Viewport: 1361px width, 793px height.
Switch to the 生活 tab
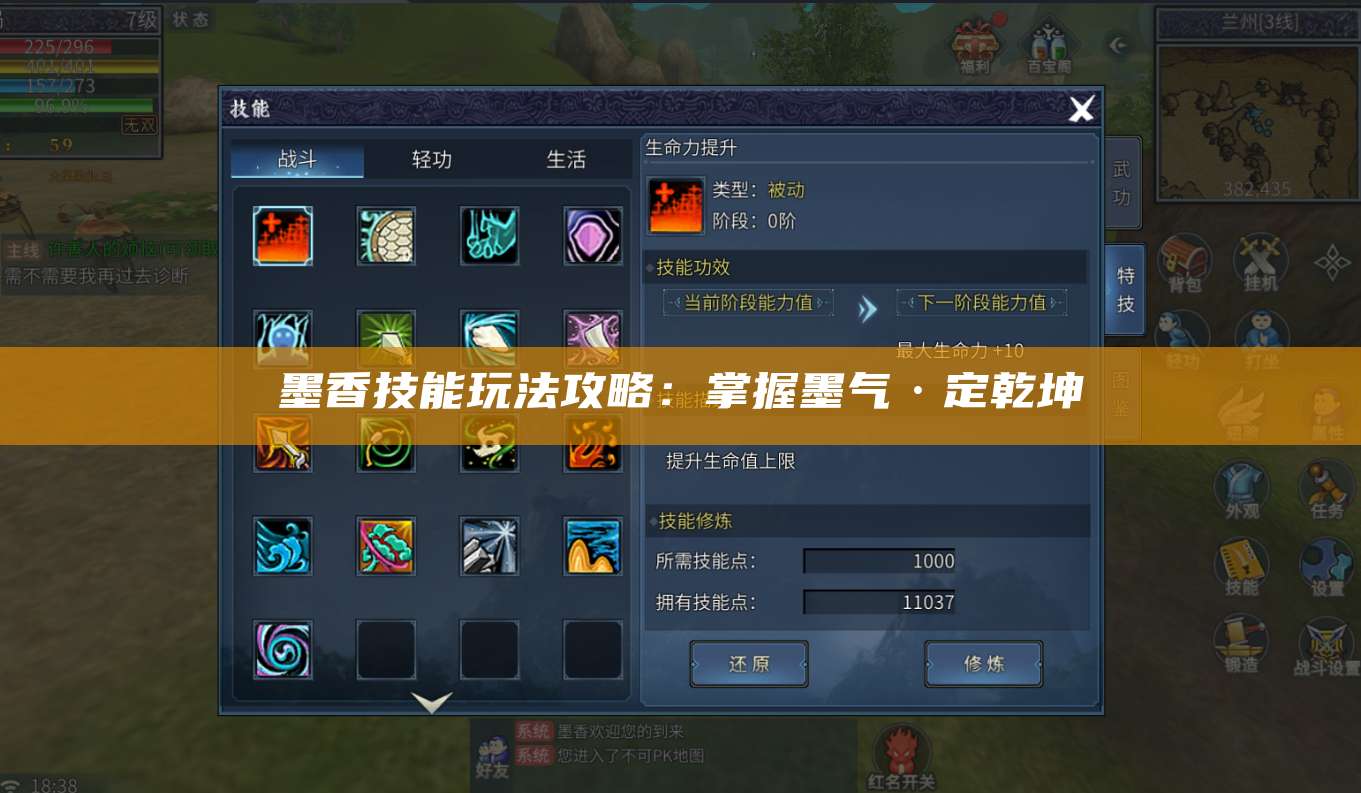pos(567,159)
